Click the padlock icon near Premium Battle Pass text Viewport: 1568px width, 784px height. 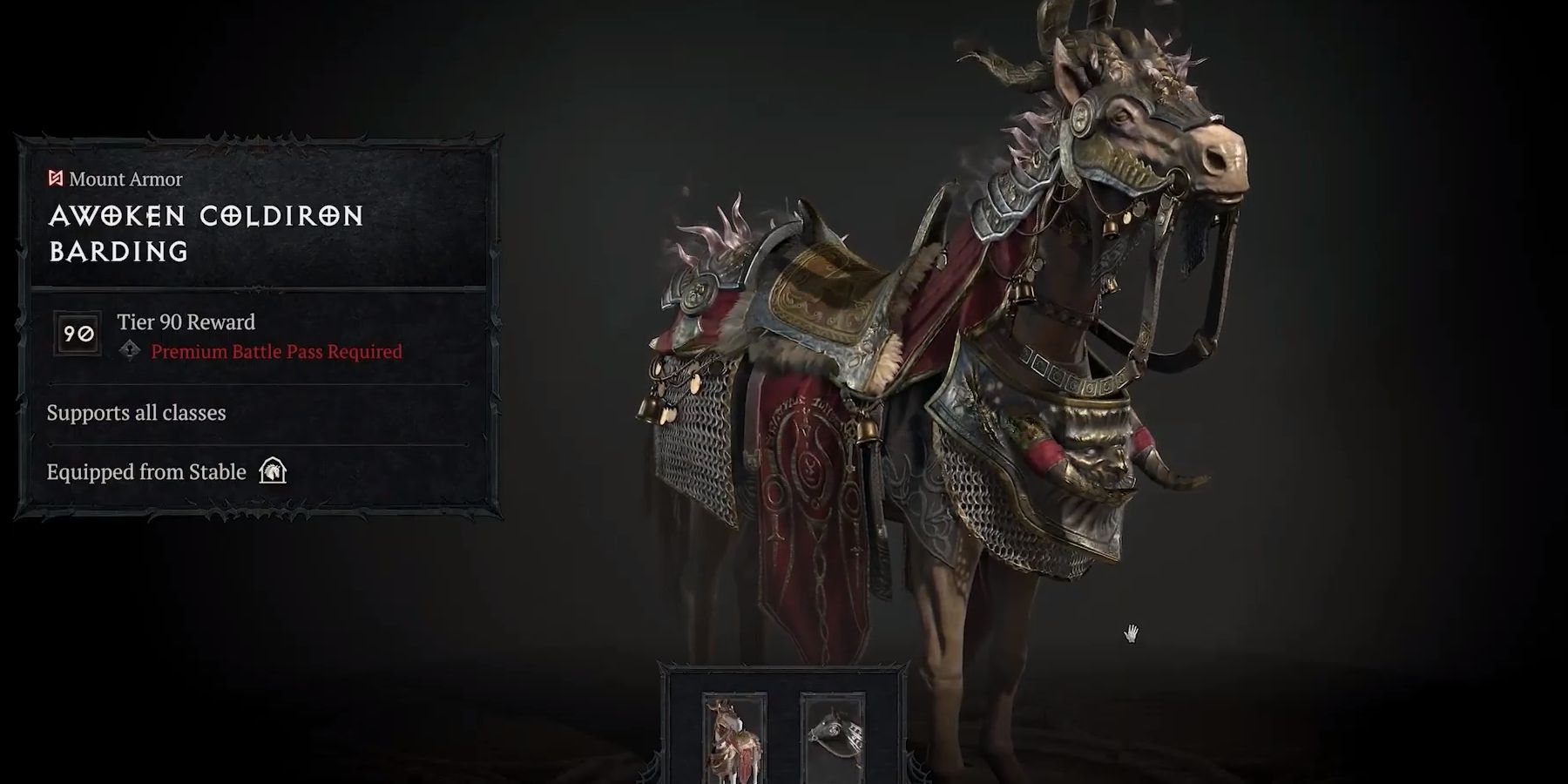tap(132, 352)
